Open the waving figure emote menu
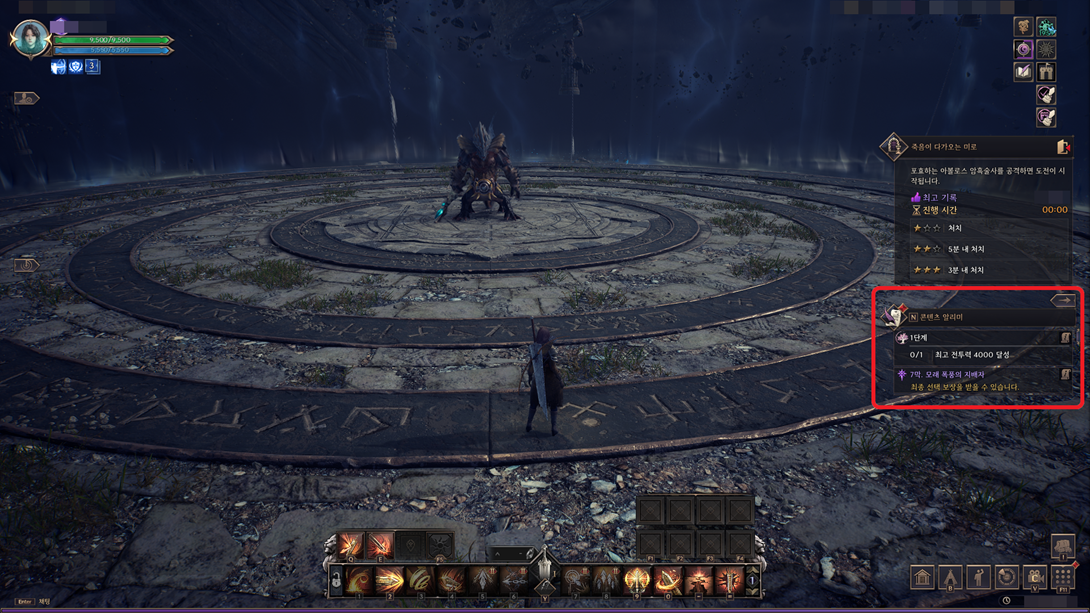This screenshot has width=1090, height=613. tap(978, 578)
